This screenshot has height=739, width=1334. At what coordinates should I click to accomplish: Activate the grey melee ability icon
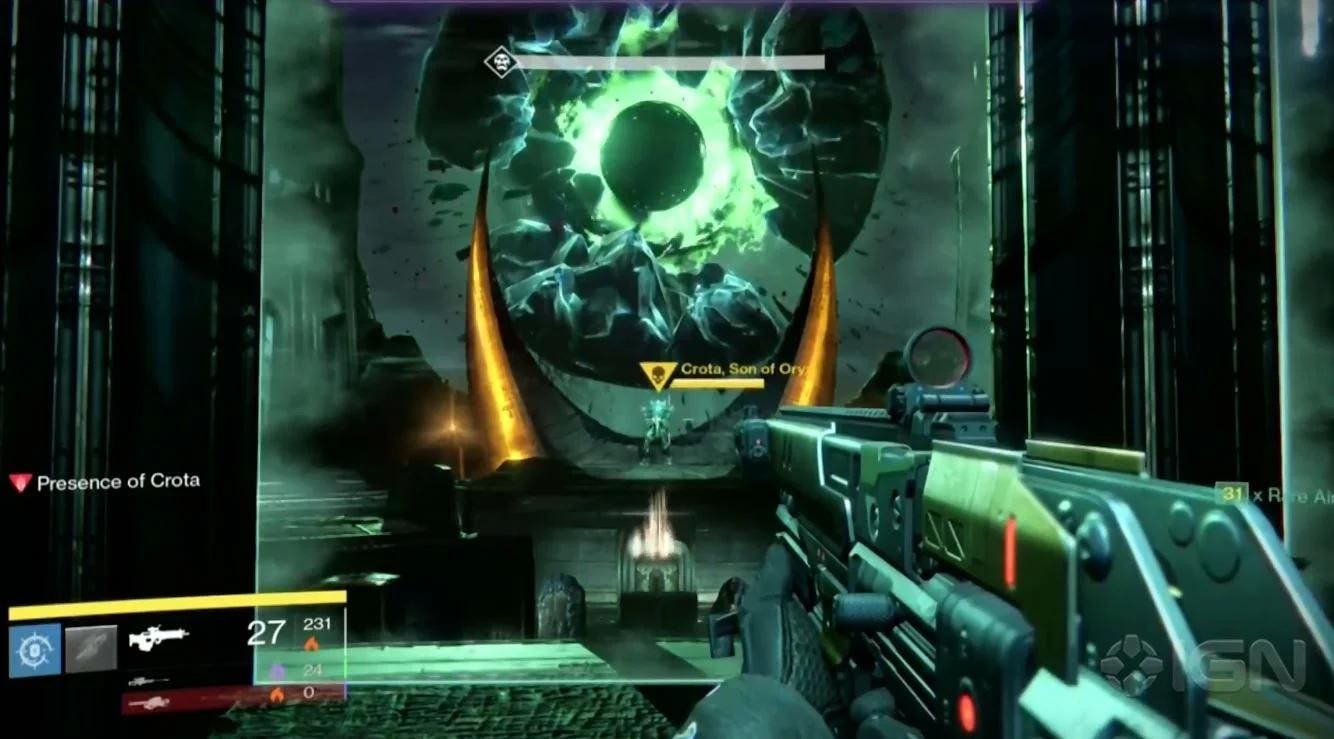[x=91, y=648]
